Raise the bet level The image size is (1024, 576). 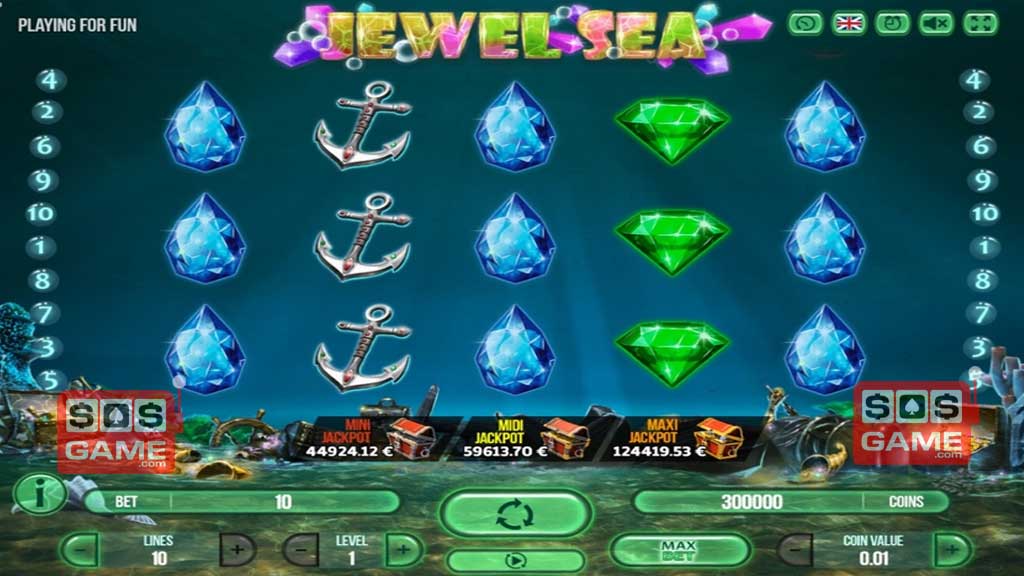(x=404, y=549)
